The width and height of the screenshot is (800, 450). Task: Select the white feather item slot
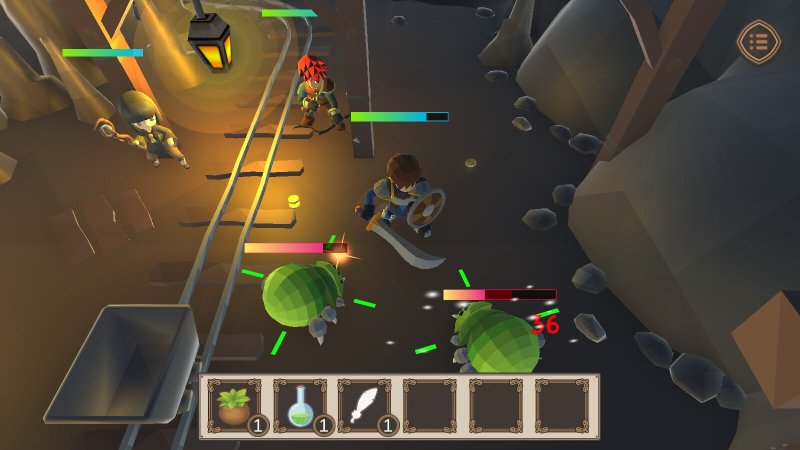coord(365,406)
